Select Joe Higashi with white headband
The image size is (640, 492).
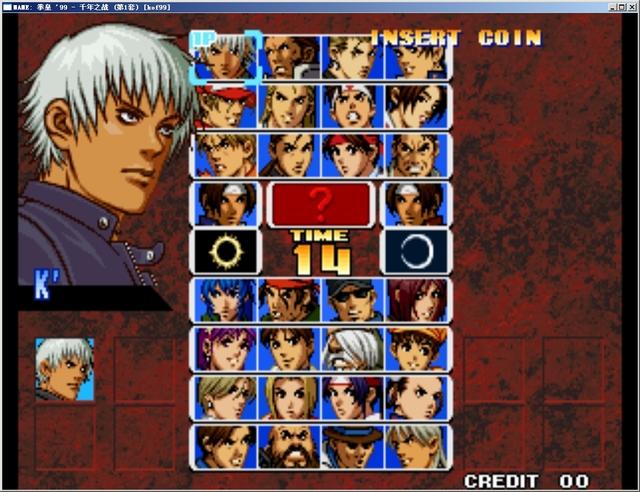click(x=353, y=106)
